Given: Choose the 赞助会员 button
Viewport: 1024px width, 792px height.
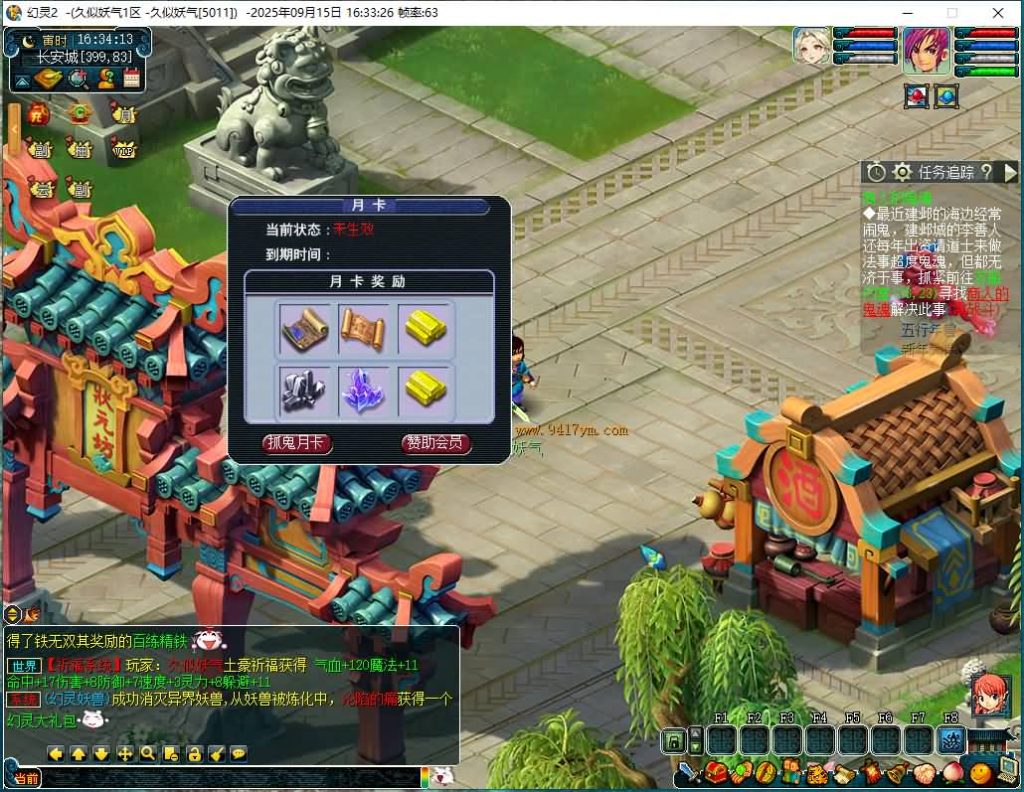Looking at the screenshot, I should [x=436, y=443].
